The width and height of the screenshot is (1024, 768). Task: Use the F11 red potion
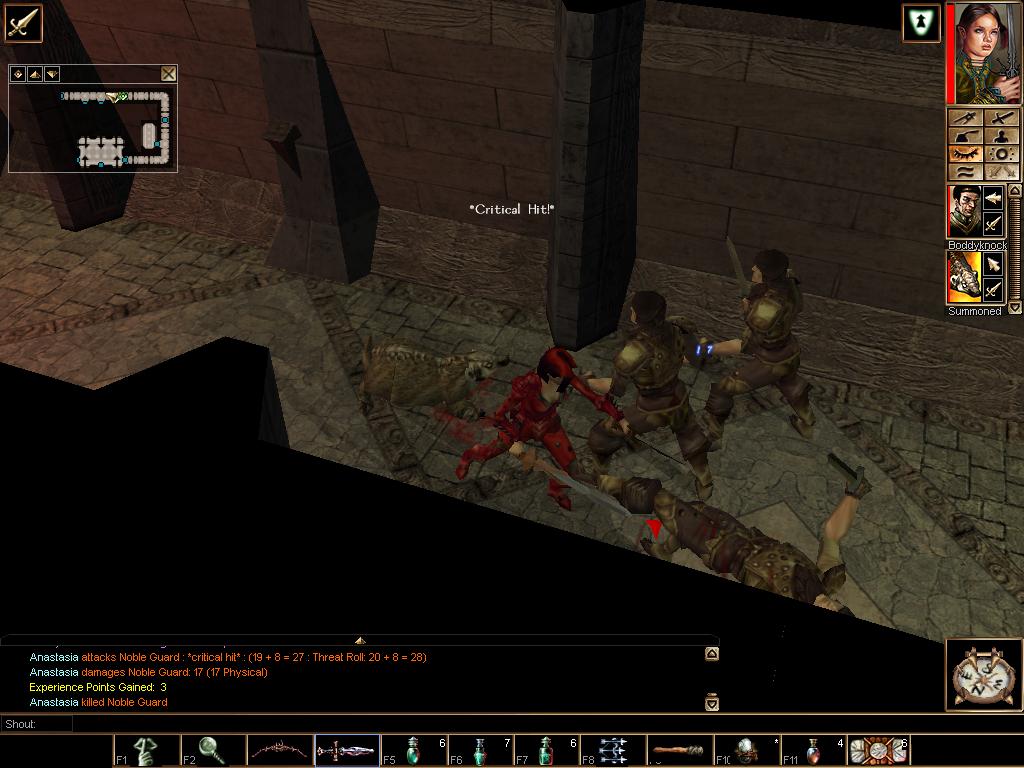813,750
